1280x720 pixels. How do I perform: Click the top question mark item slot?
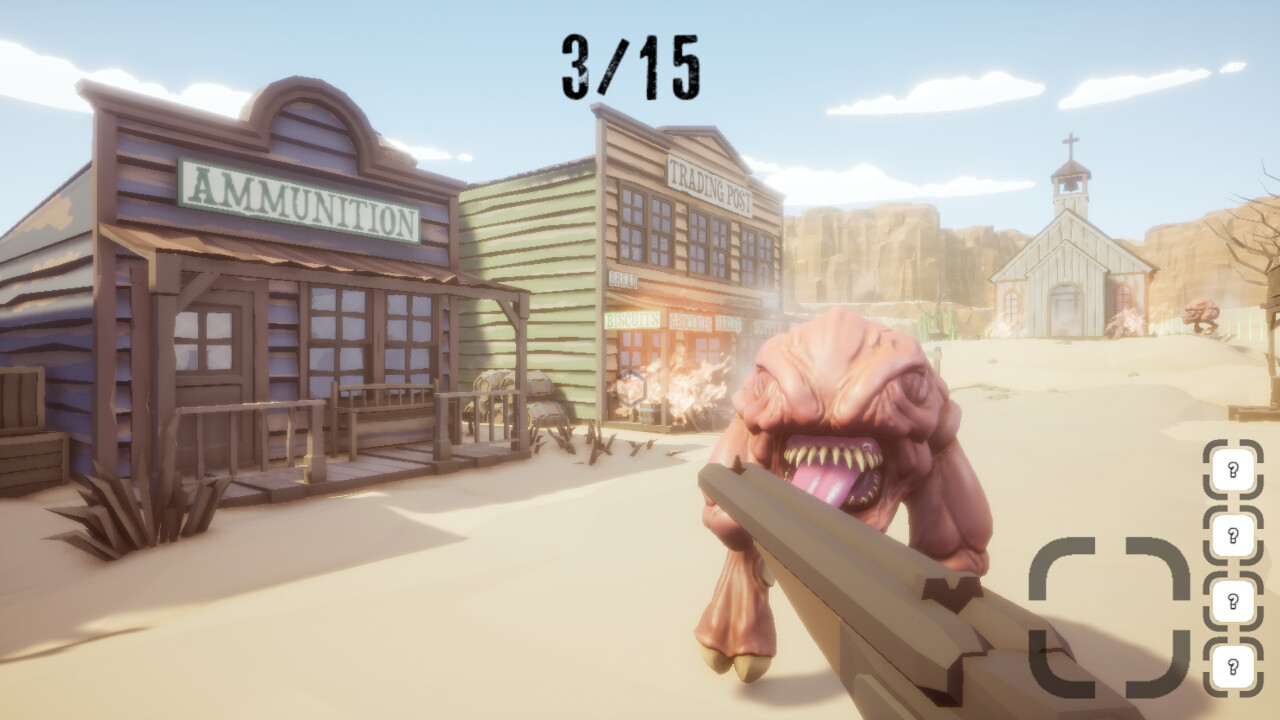pos(1233,469)
